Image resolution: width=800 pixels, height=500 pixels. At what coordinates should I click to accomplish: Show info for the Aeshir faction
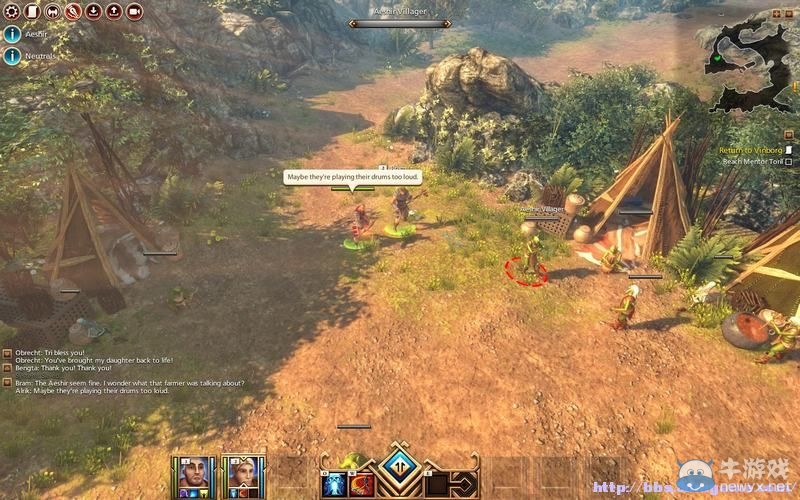12,33
